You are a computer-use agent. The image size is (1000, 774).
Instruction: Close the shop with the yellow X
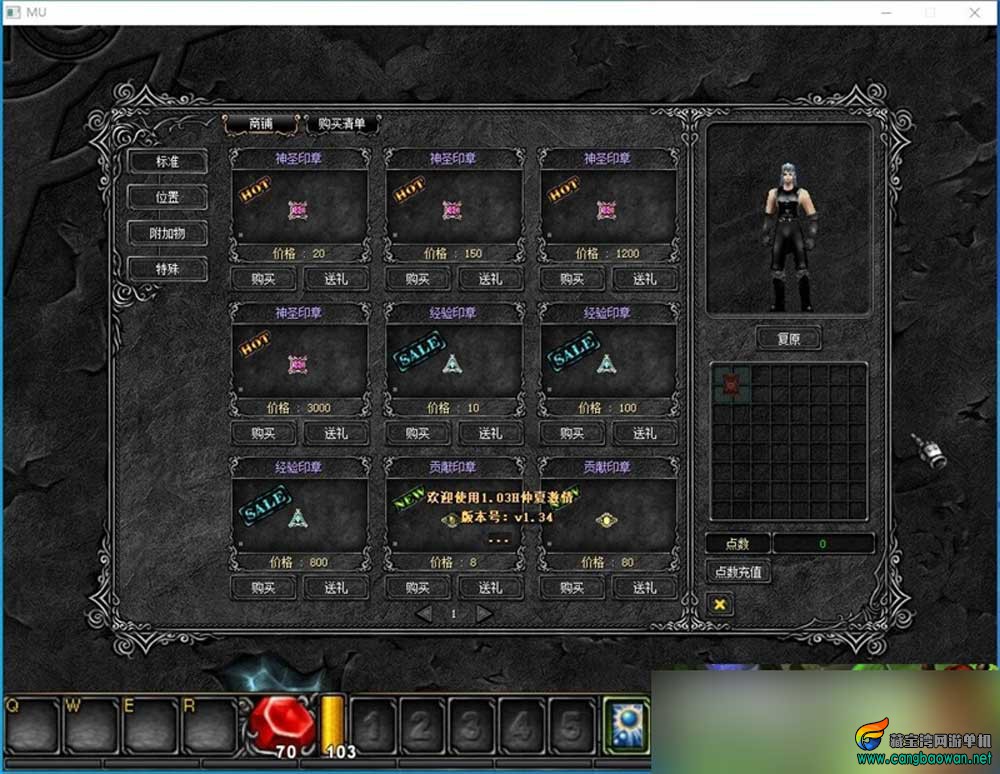pyautogui.click(x=718, y=604)
